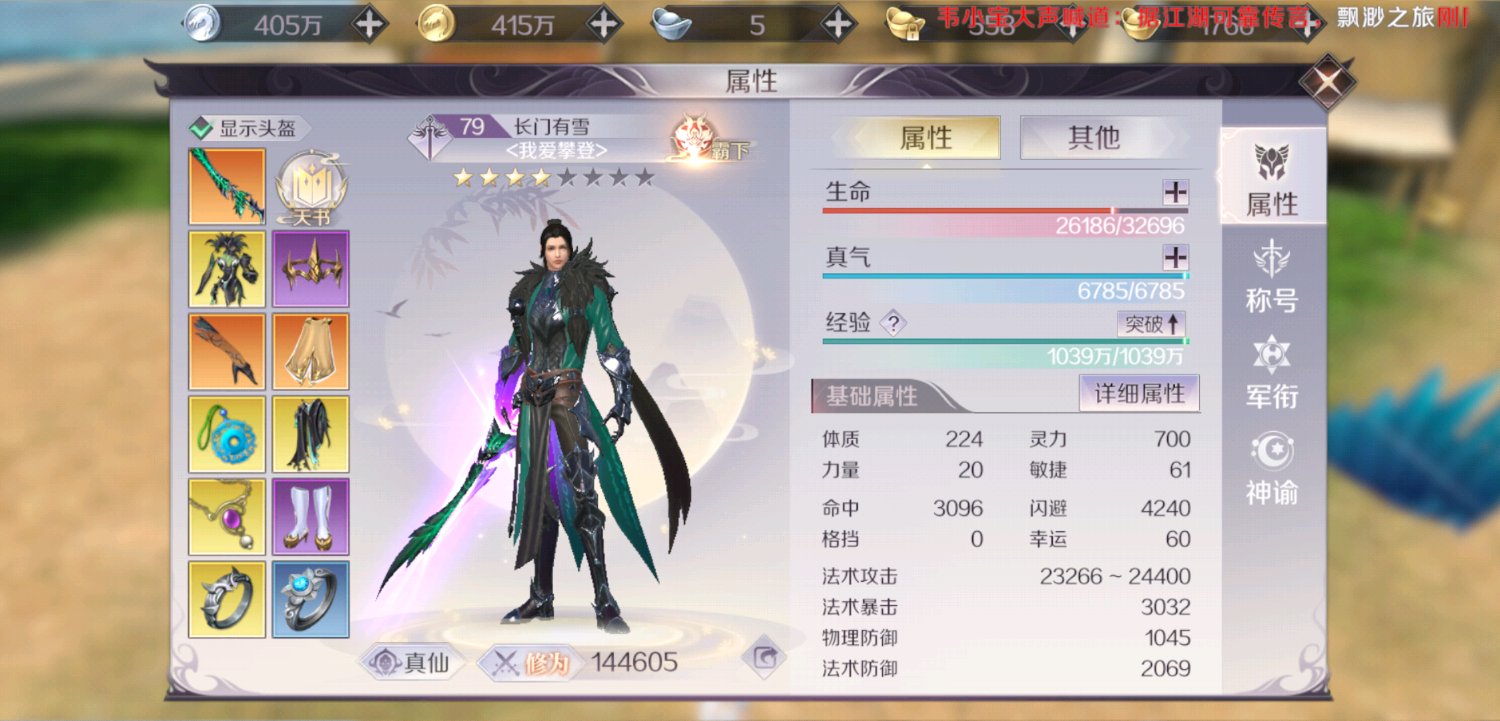Select the white boots equipment slot

(x=310, y=517)
